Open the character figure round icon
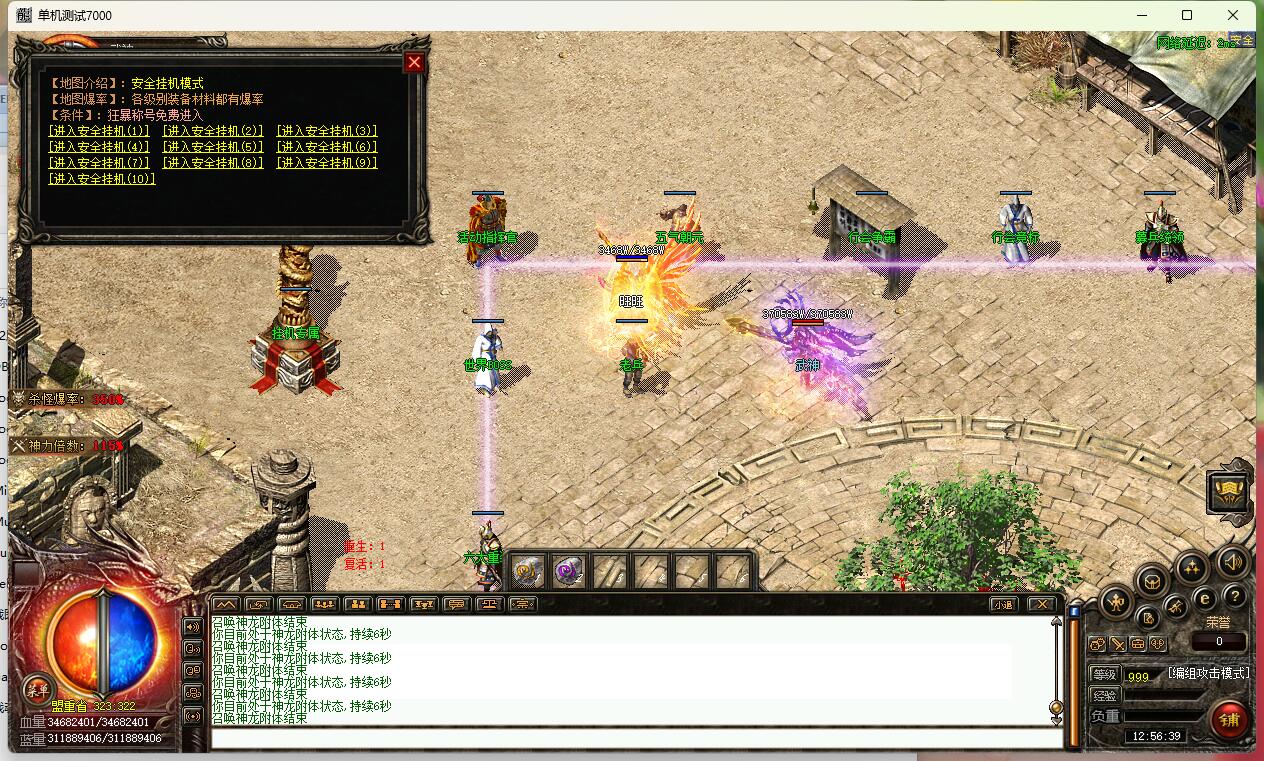This screenshot has height=761, width=1264. pyautogui.click(x=1116, y=601)
